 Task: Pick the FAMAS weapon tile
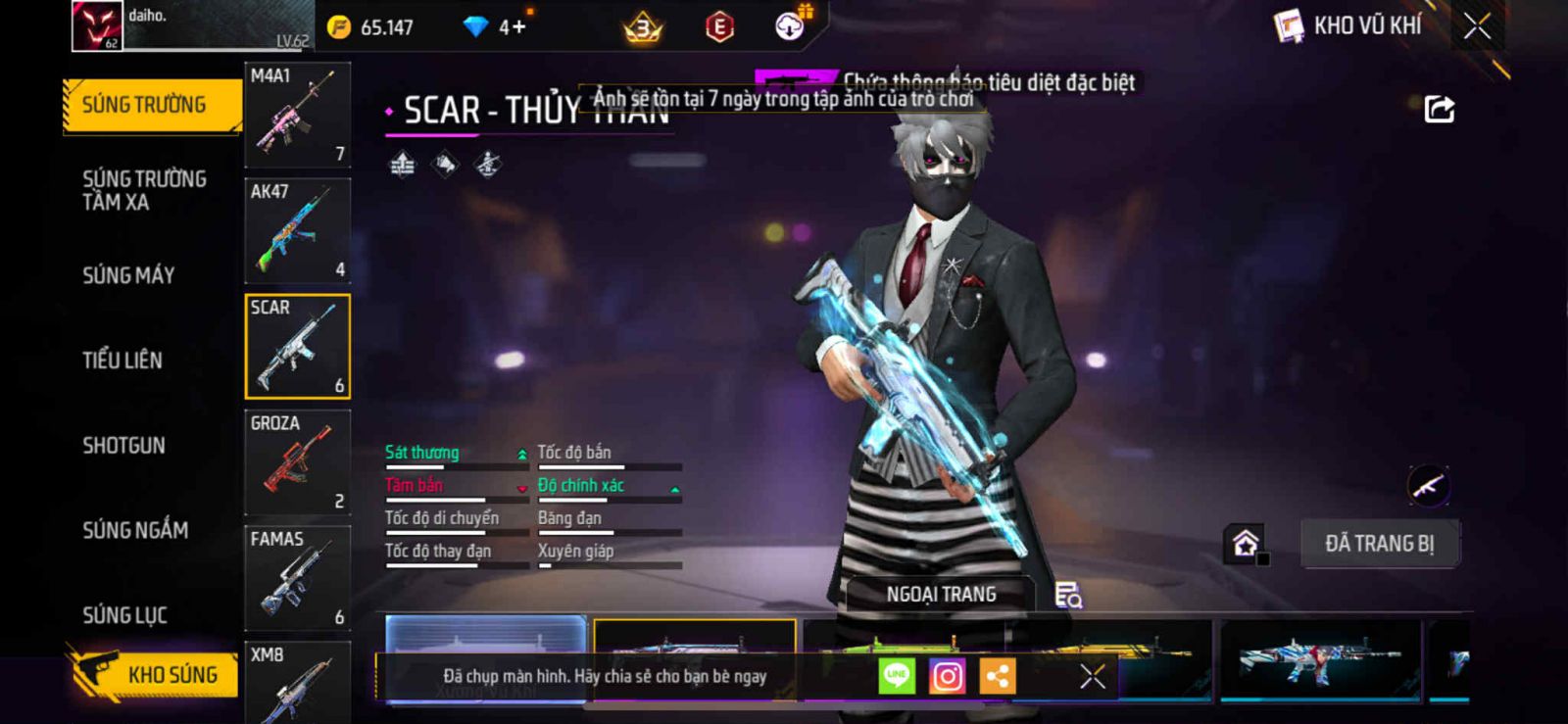click(x=297, y=578)
